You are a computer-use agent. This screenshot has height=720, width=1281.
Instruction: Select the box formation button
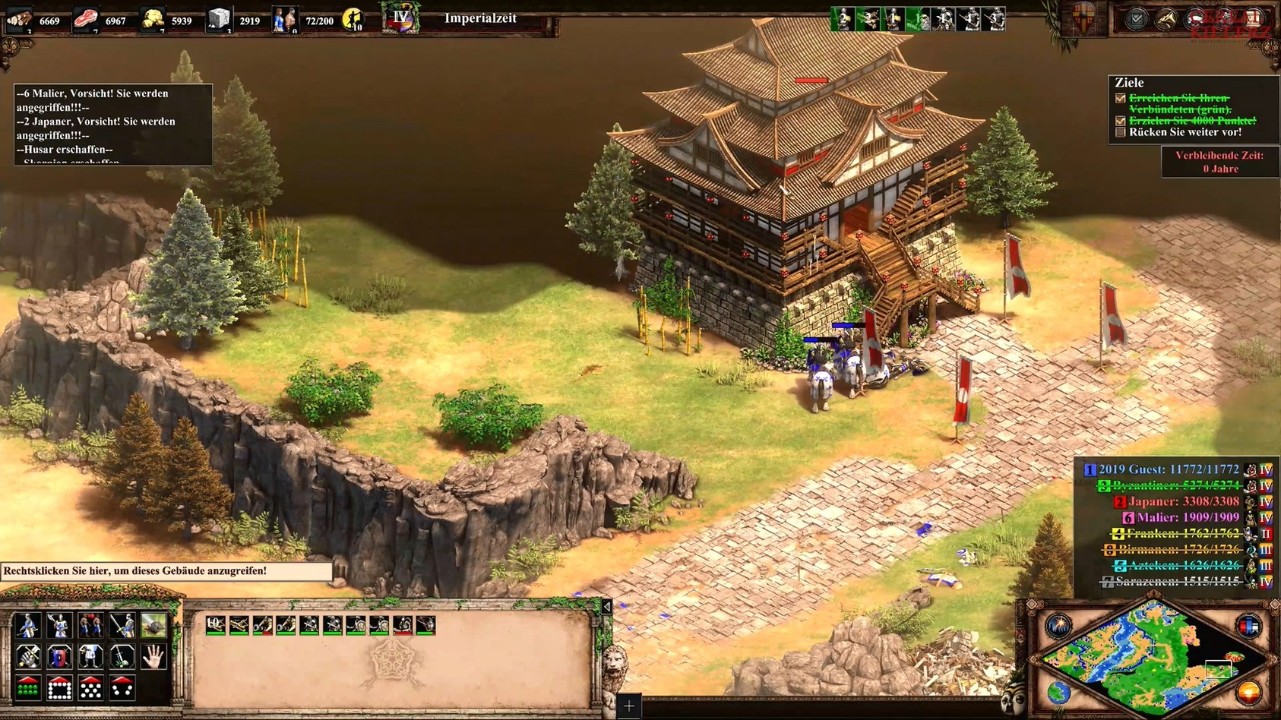pyautogui.click(x=59, y=688)
